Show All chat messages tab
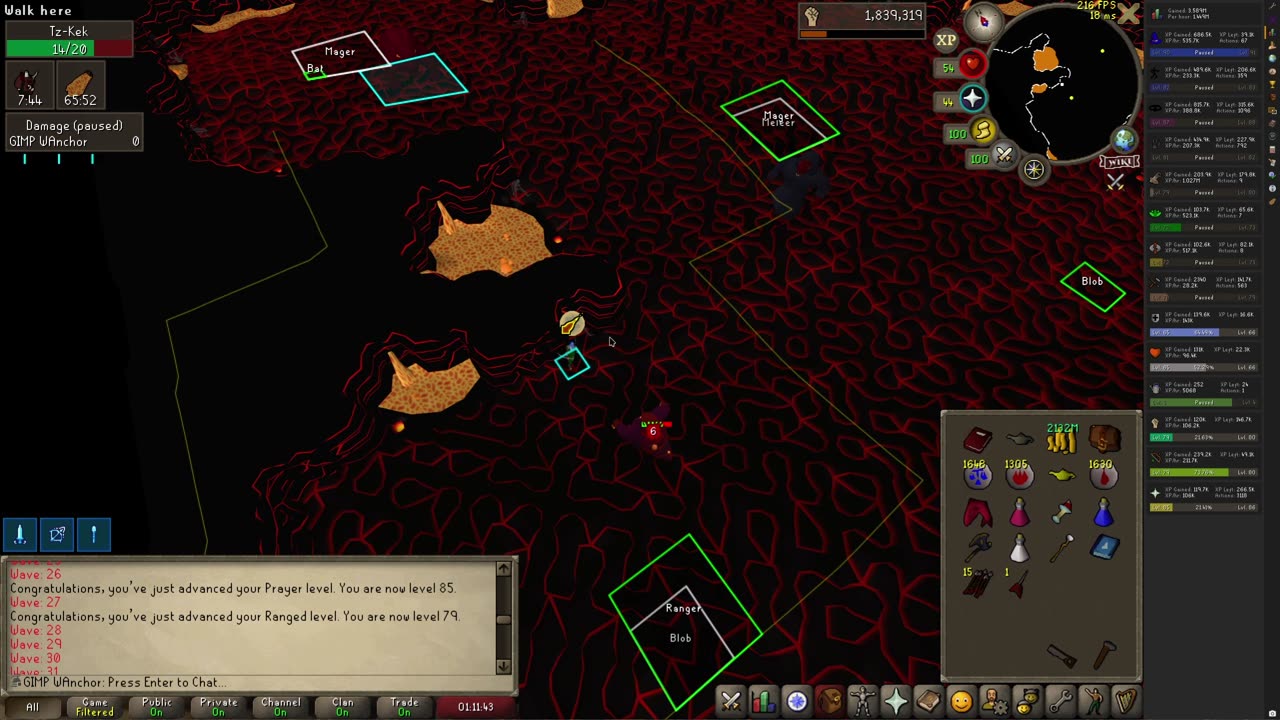Screen dimensions: 1280x720 (32, 707)
